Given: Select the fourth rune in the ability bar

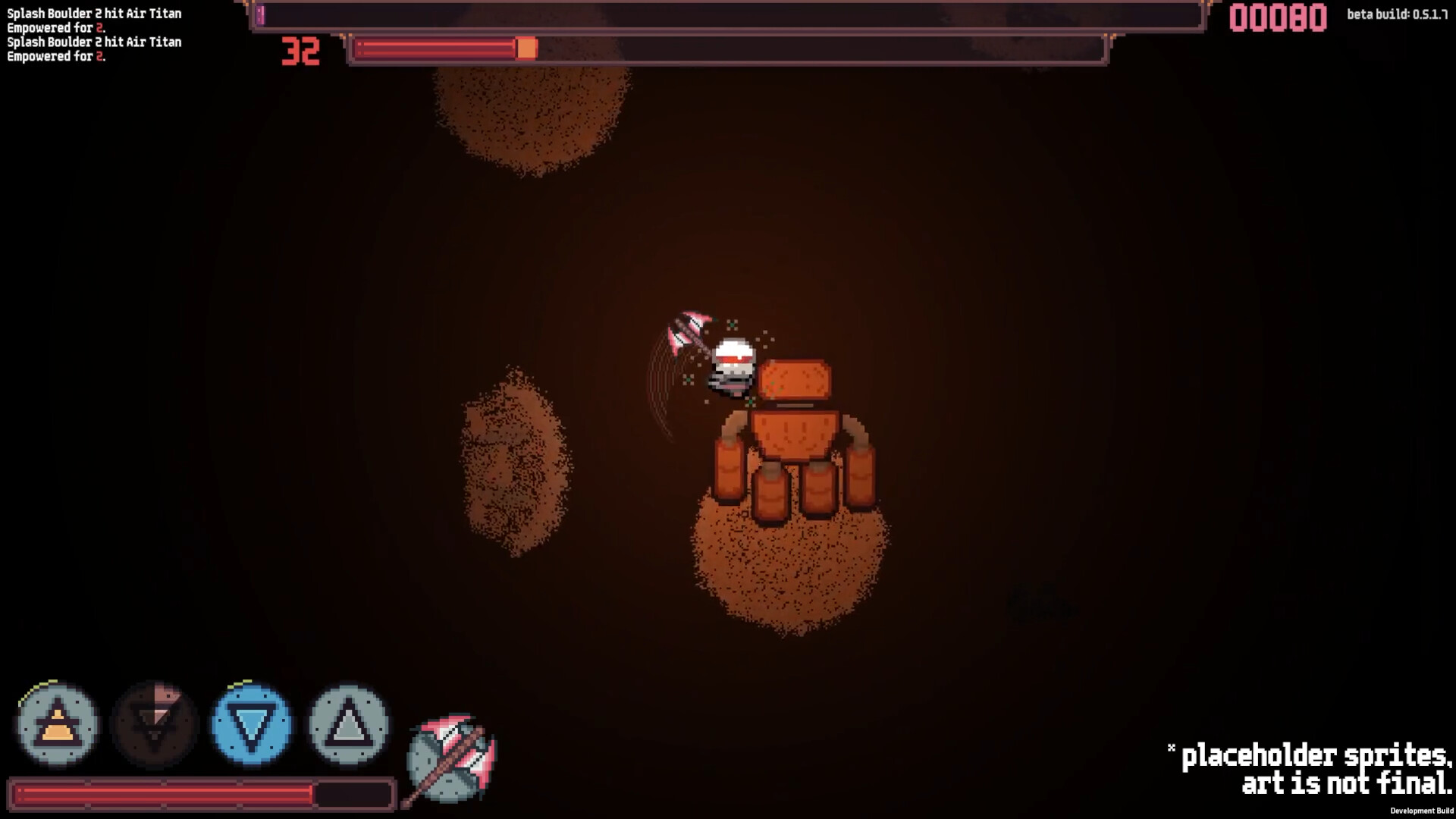Looking at the screenshot, I should click(x=347, y=726).
